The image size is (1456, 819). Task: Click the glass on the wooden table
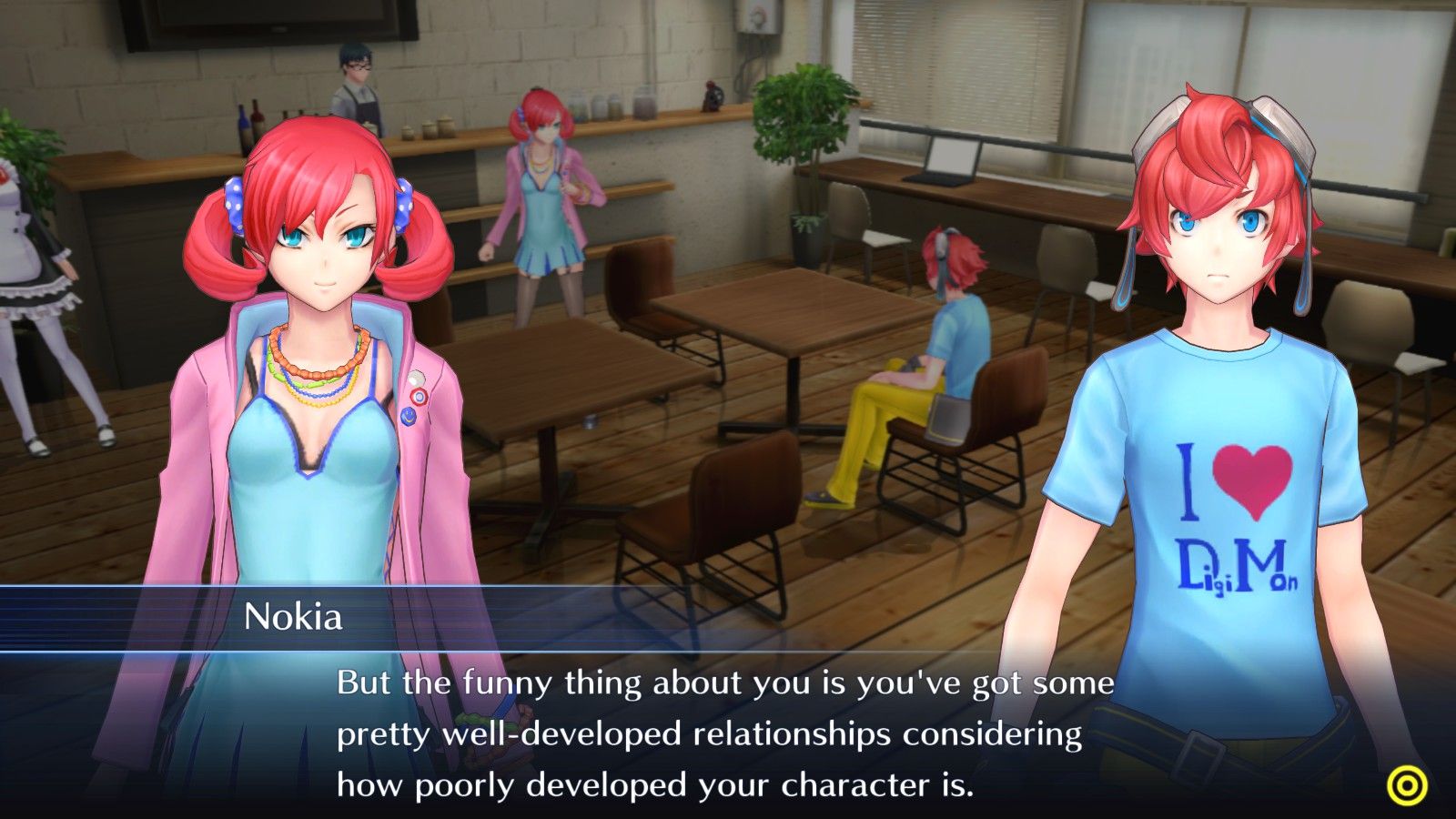590,421
